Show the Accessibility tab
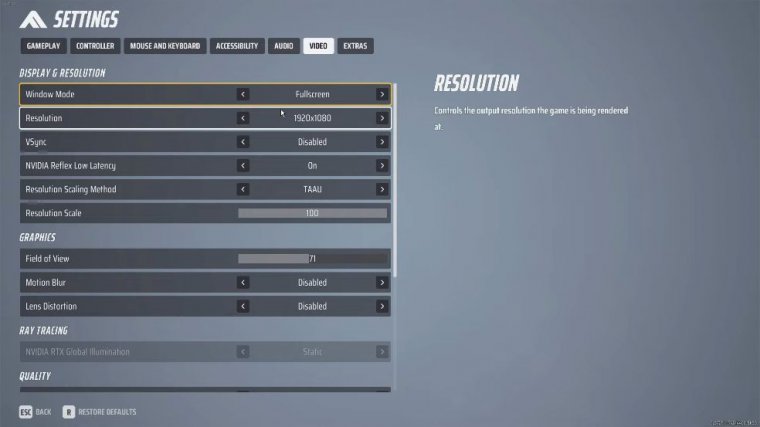760x427 pixels. (237, 46)
